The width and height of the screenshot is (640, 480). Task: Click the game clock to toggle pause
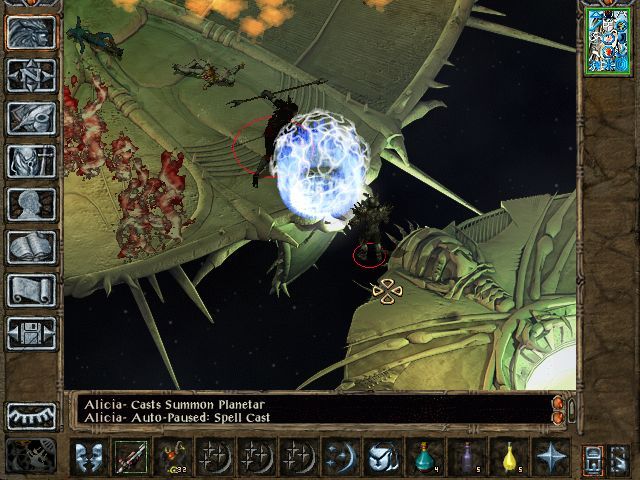point(31,457)
